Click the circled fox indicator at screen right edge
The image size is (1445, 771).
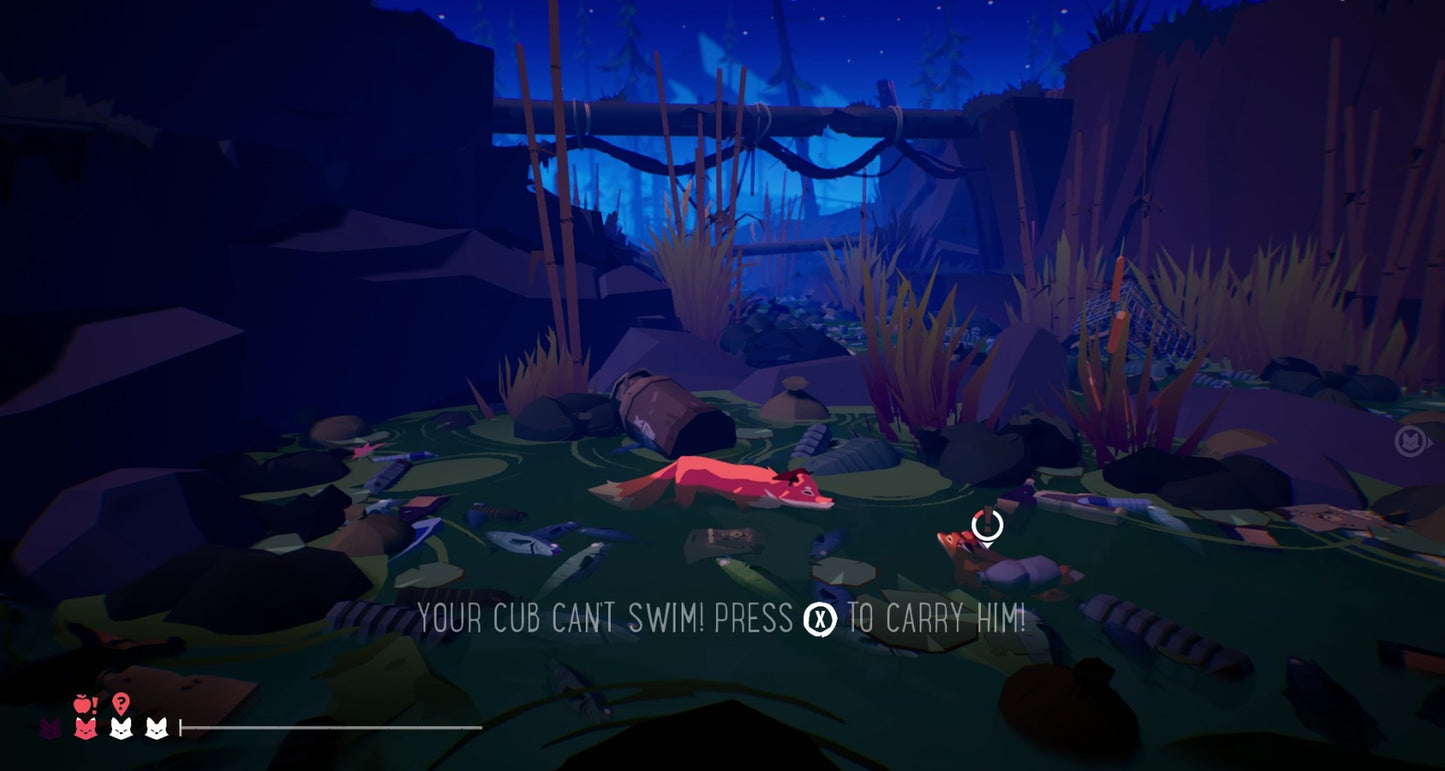coord(1408,443)
